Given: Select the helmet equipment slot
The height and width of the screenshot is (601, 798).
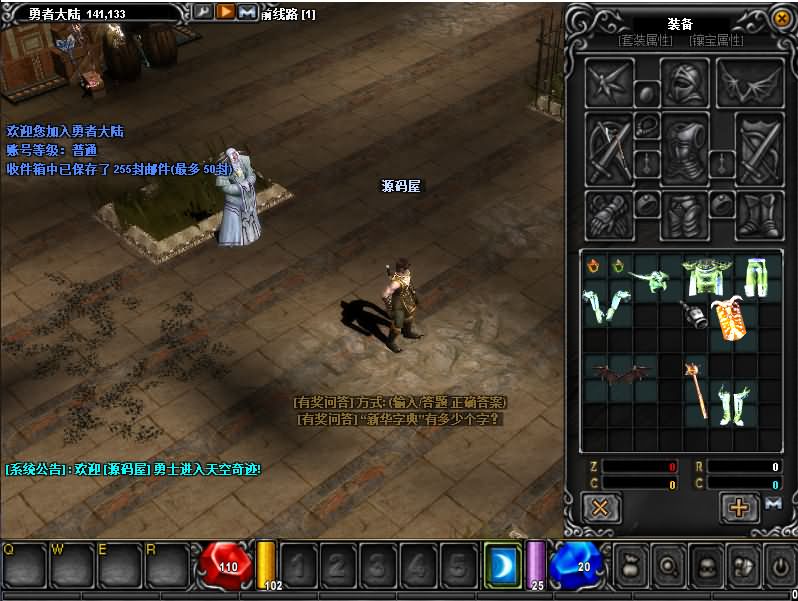Looking at the screenshot, I should point(685,82).
